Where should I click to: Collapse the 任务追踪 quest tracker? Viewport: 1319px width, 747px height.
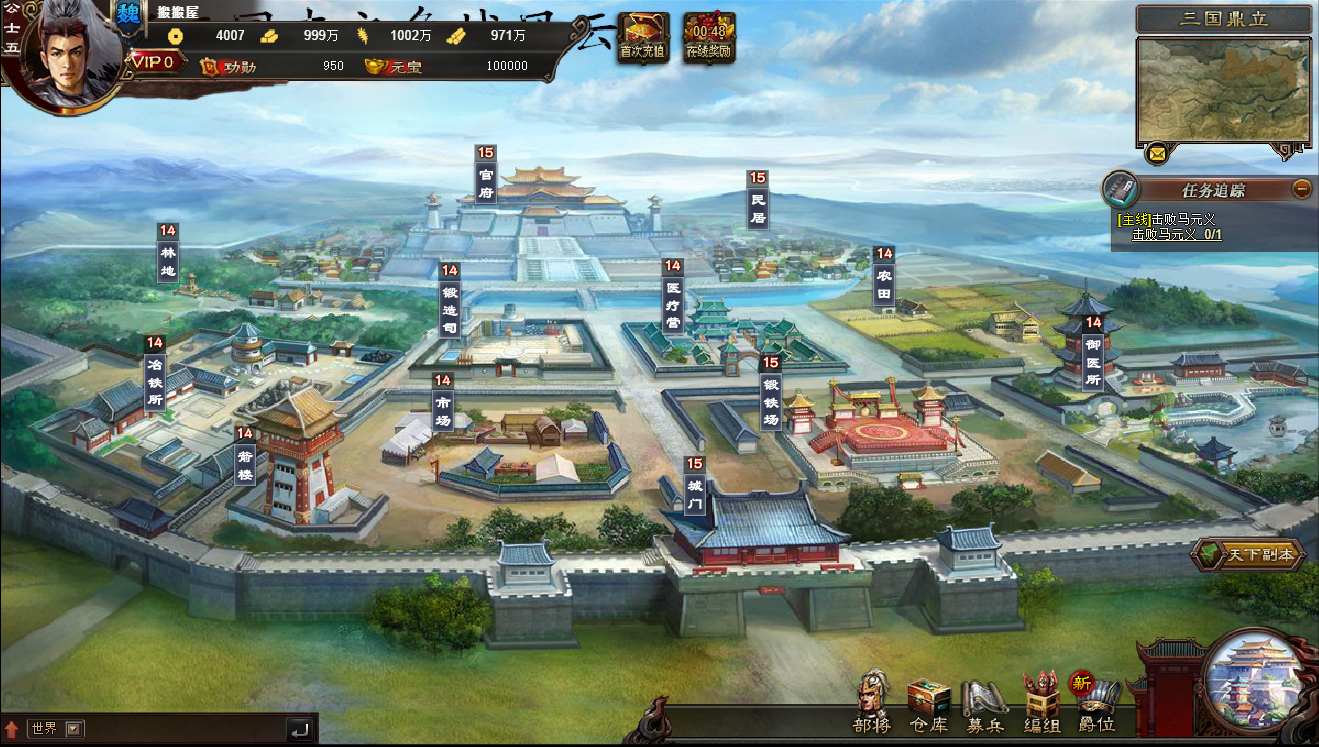[1301, 188]
